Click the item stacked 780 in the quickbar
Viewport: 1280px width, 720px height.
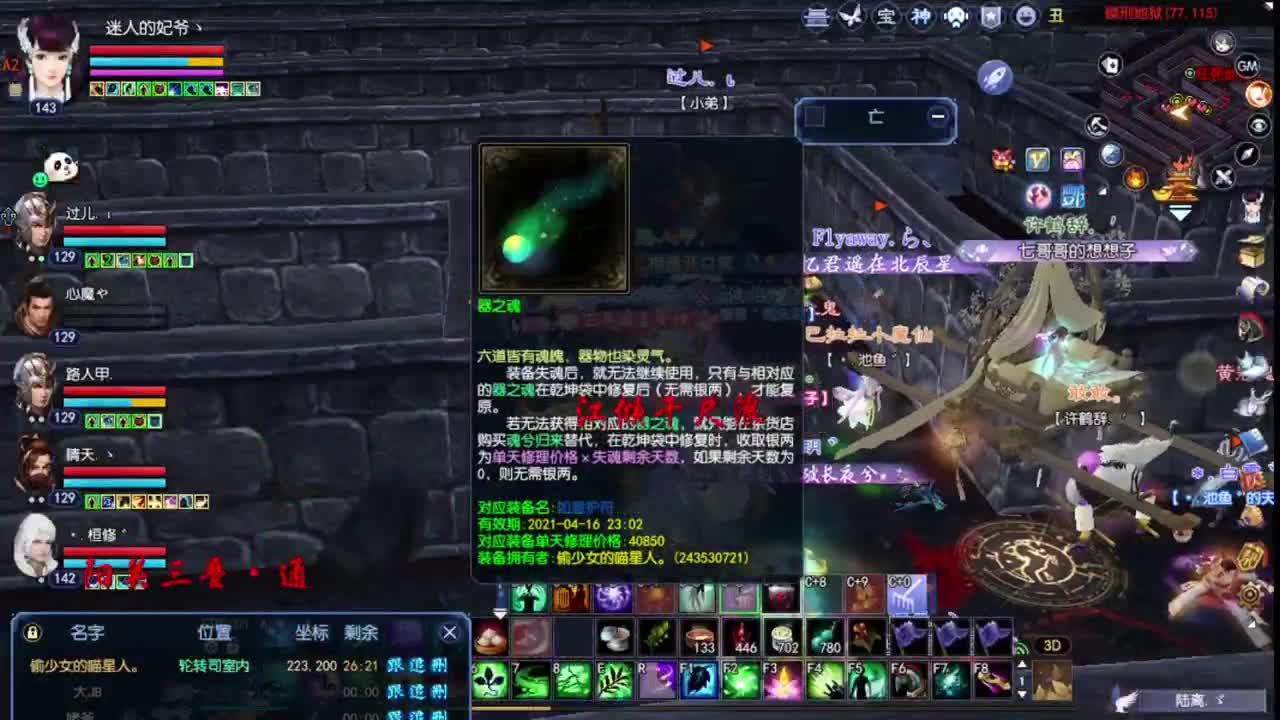point(825,638)
